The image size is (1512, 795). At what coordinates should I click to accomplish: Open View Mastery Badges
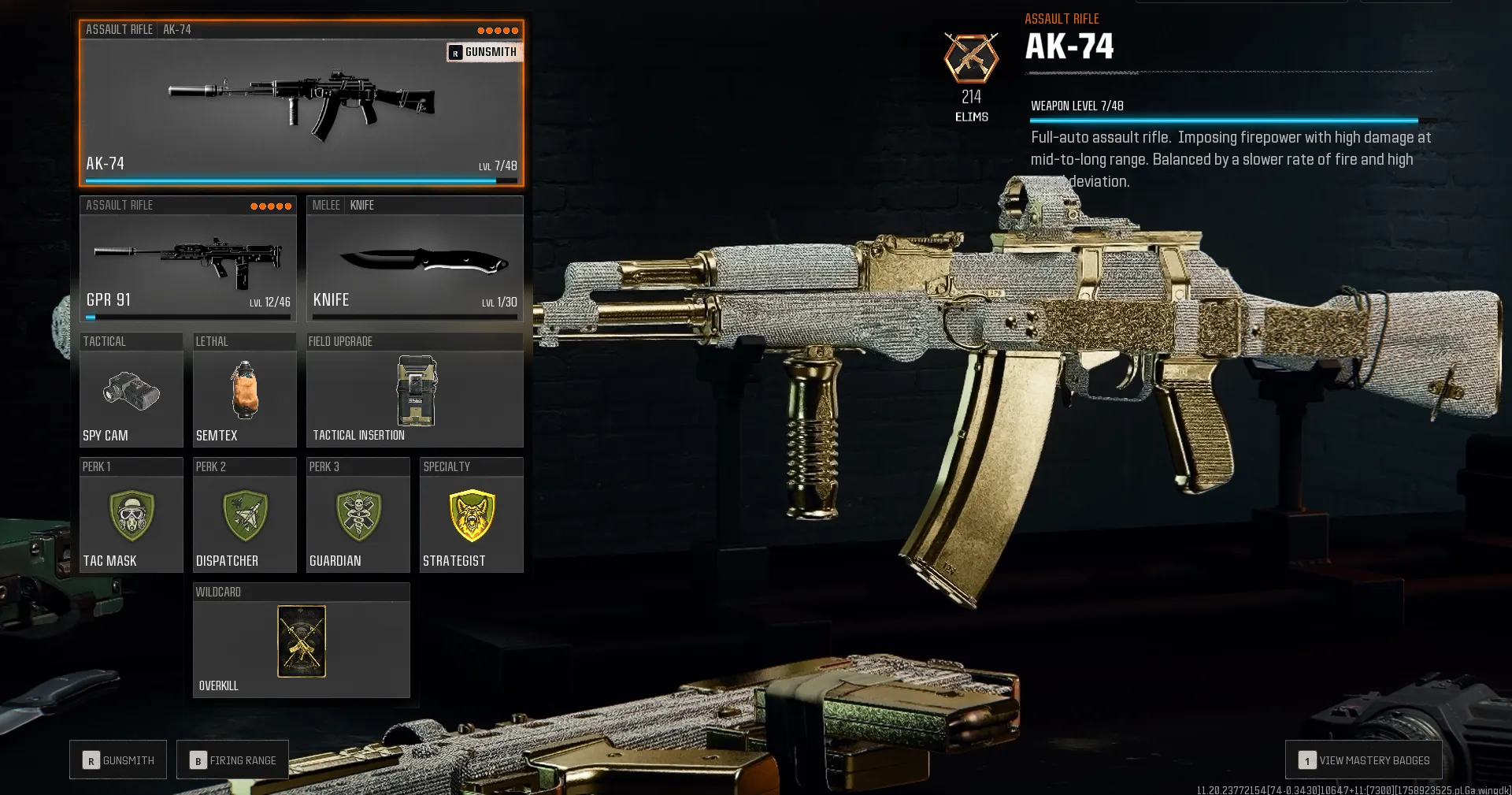pyautogui.click(x=1363, y=760)
